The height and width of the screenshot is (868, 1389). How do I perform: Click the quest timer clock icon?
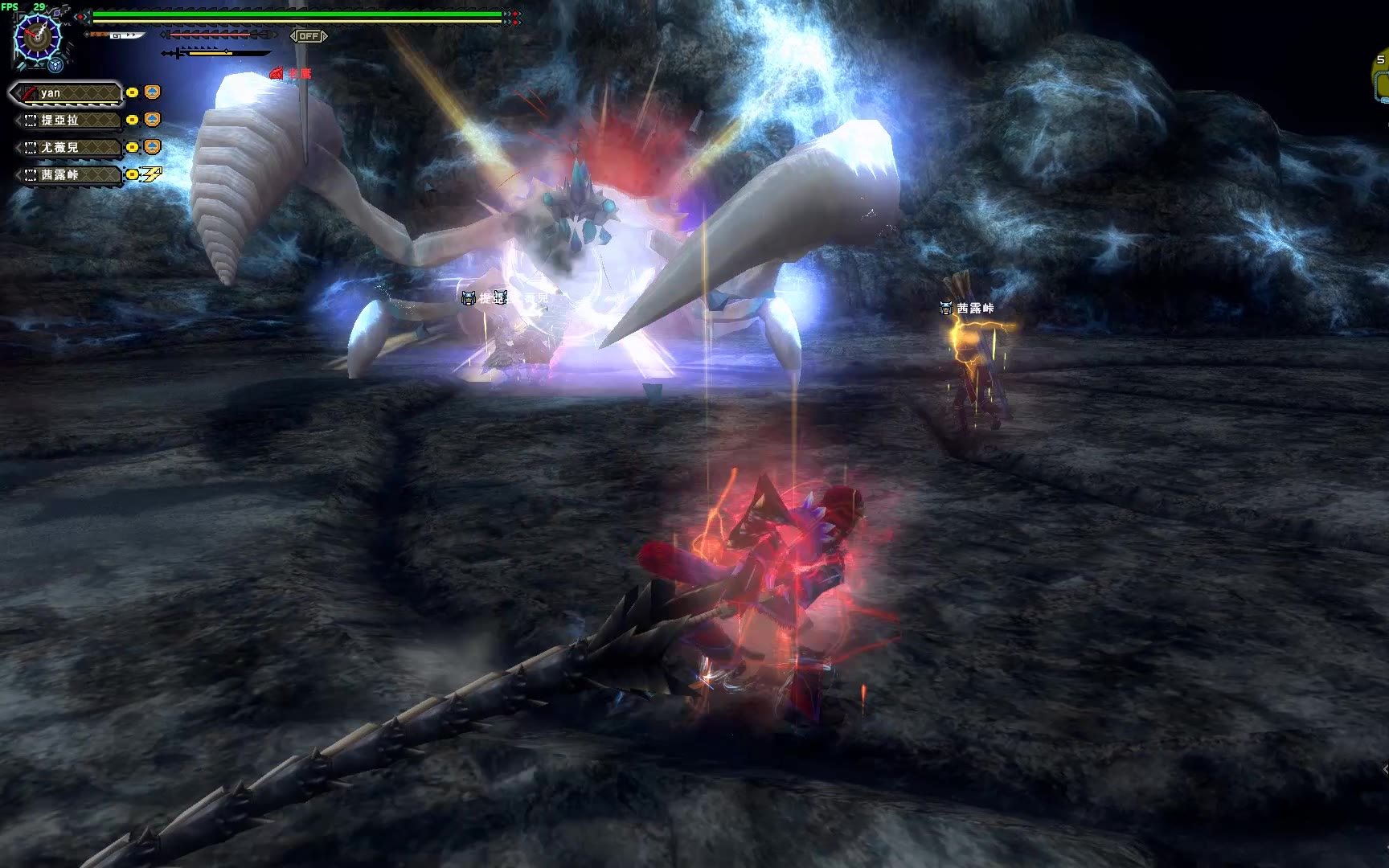(37, 35)
